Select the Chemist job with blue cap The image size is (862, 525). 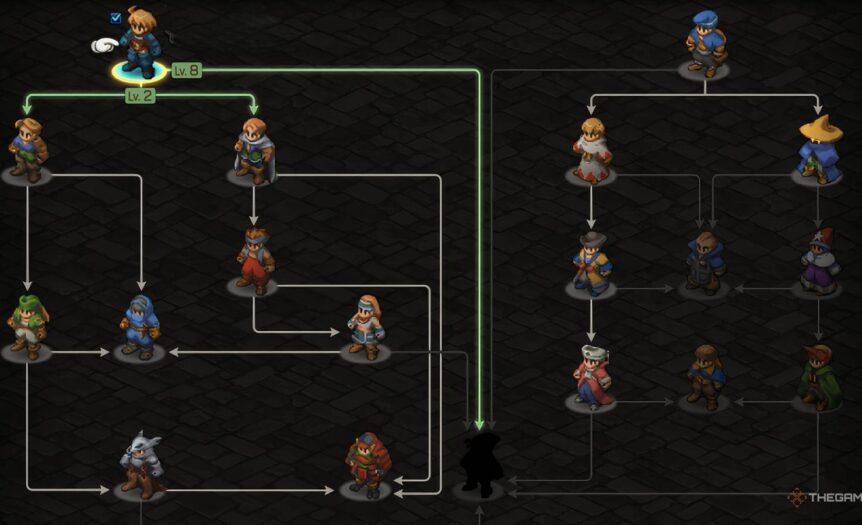[704, 45]
